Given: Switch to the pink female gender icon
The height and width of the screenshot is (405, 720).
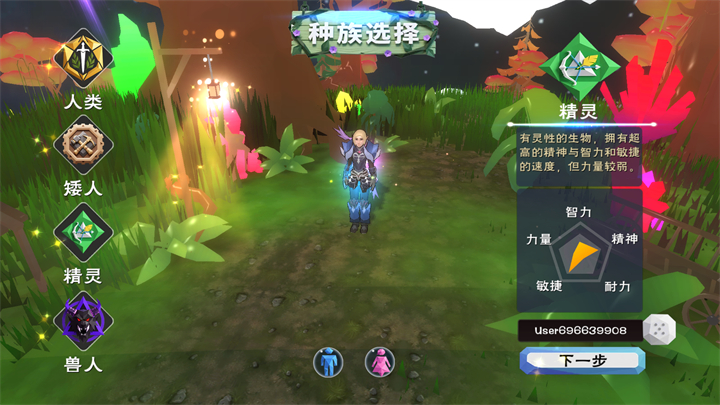Looking at the screenshot, I should (x=379, y=361).
